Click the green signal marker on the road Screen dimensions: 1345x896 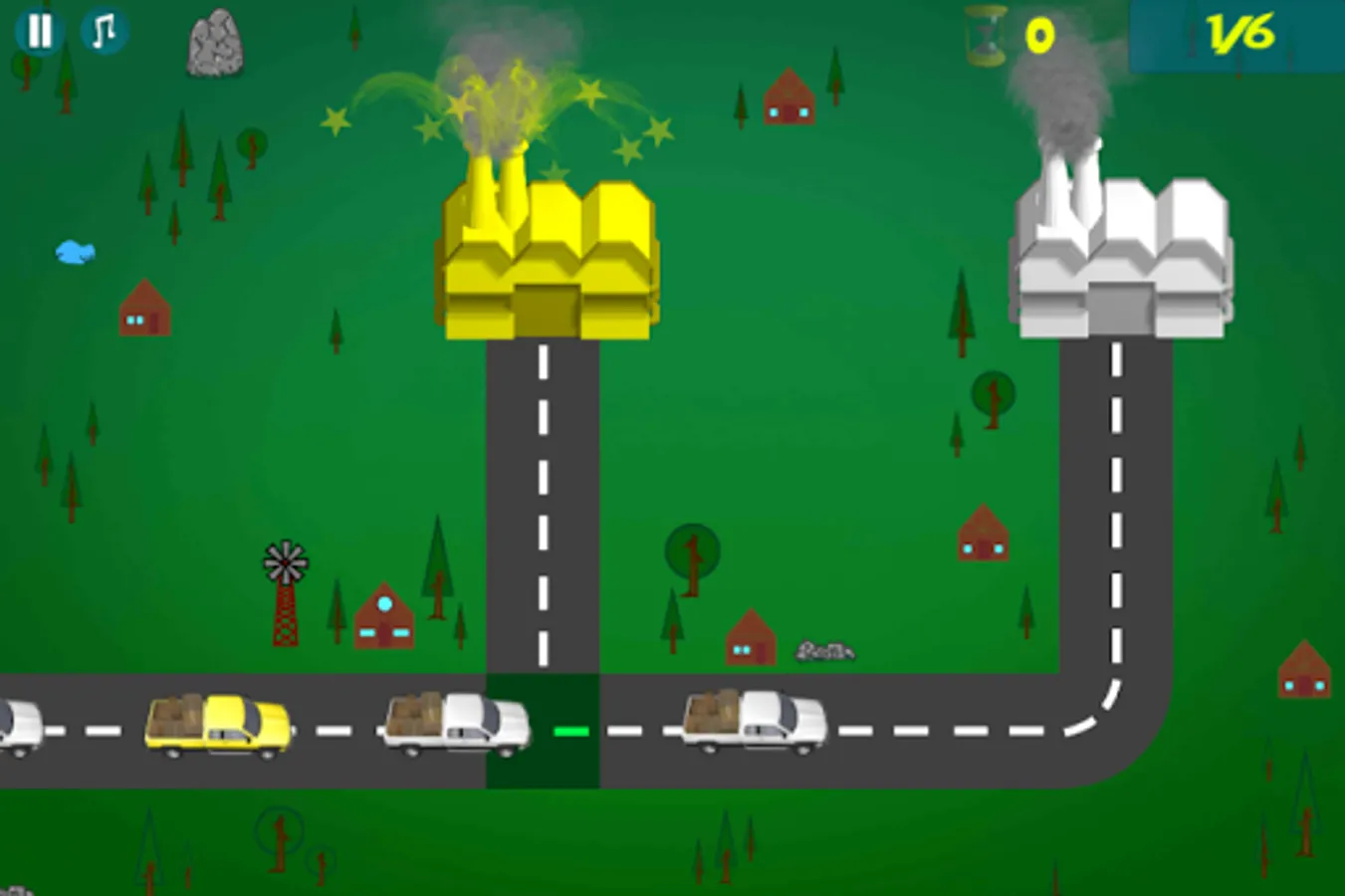click(570, 733)
